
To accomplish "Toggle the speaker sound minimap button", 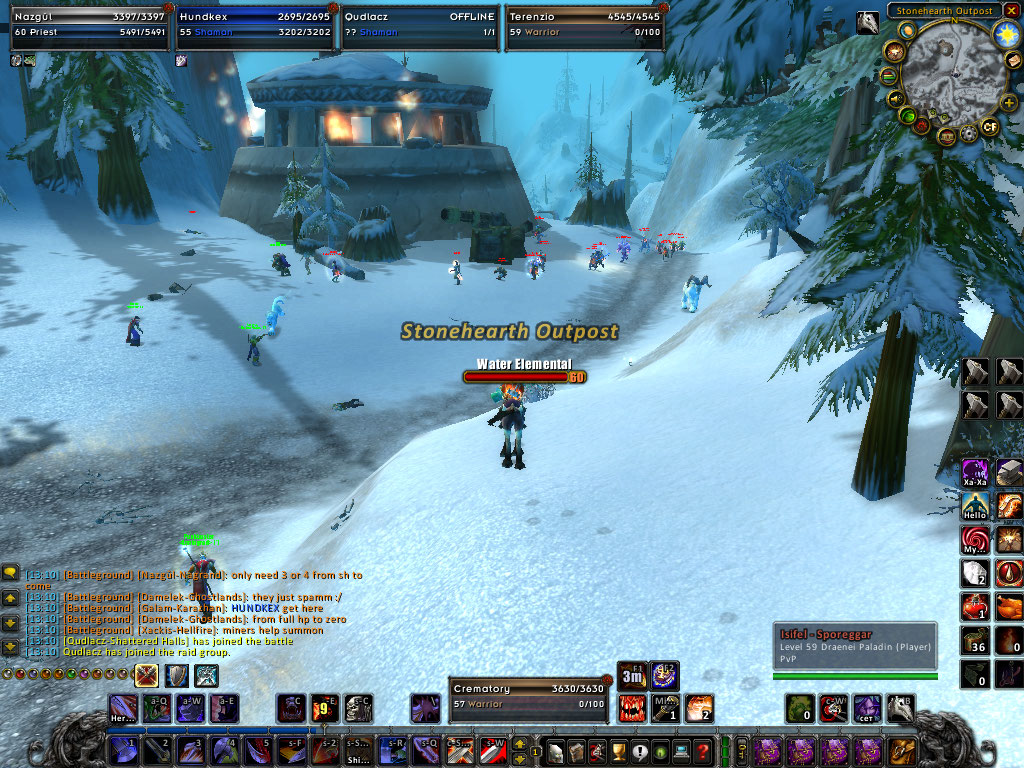I will (x=896, y=98).
